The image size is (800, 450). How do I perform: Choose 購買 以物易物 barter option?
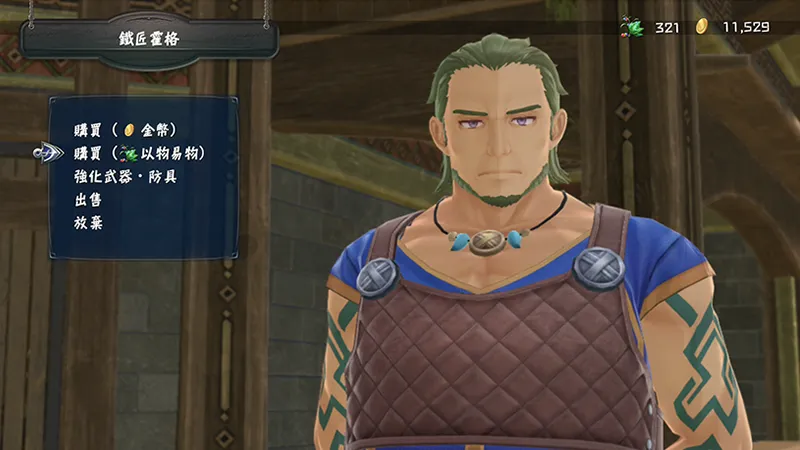[139, 153]
